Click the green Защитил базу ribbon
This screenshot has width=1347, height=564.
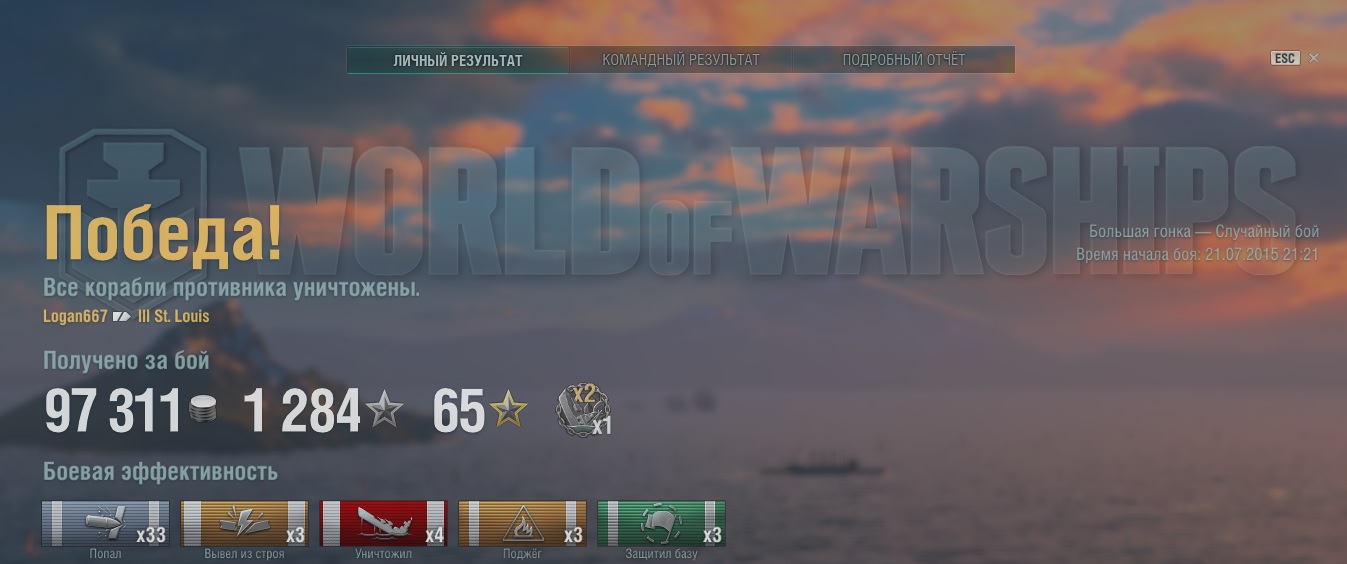(x=661, y=523)
